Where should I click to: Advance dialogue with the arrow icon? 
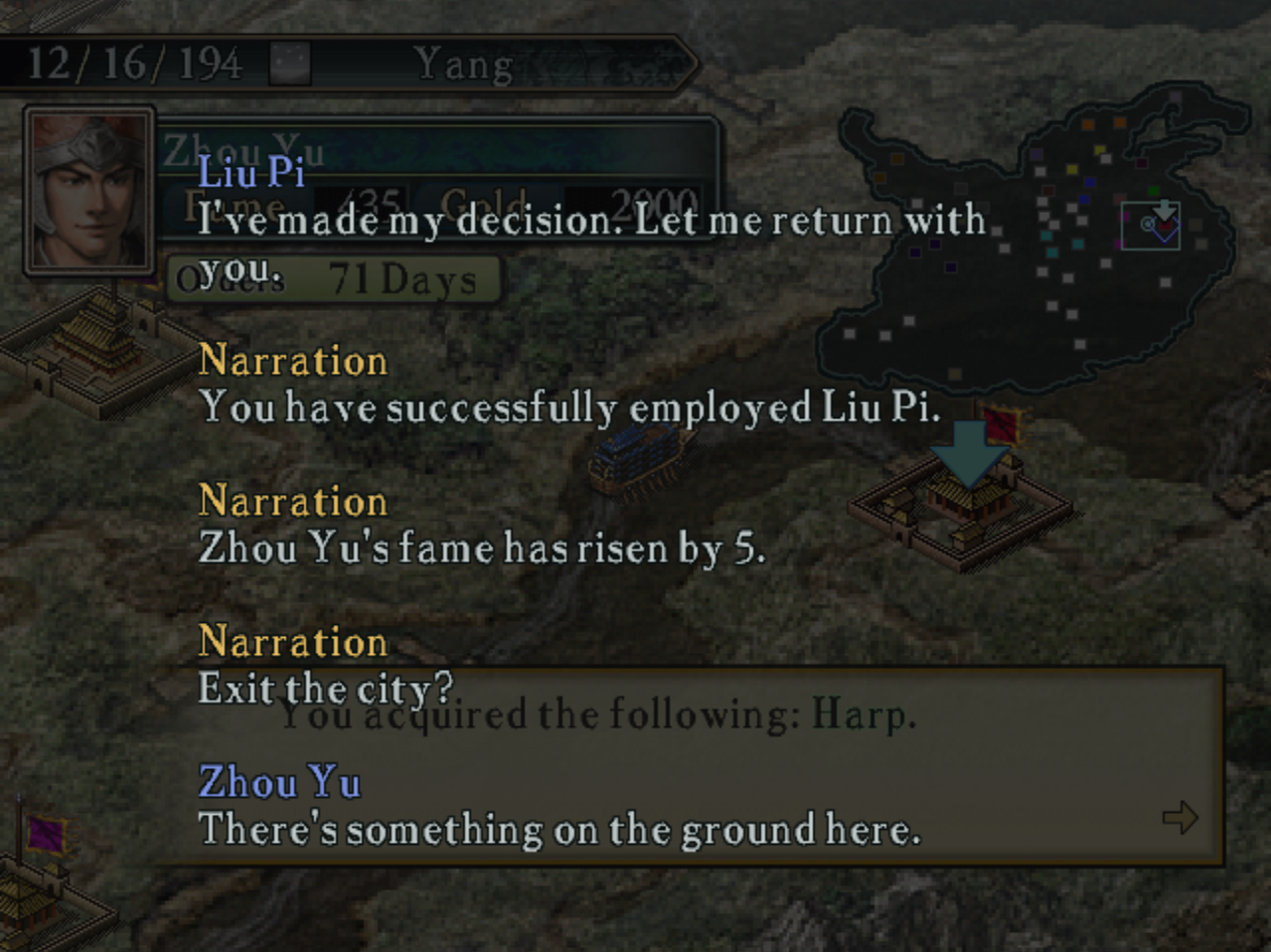tap(1180, 818)
